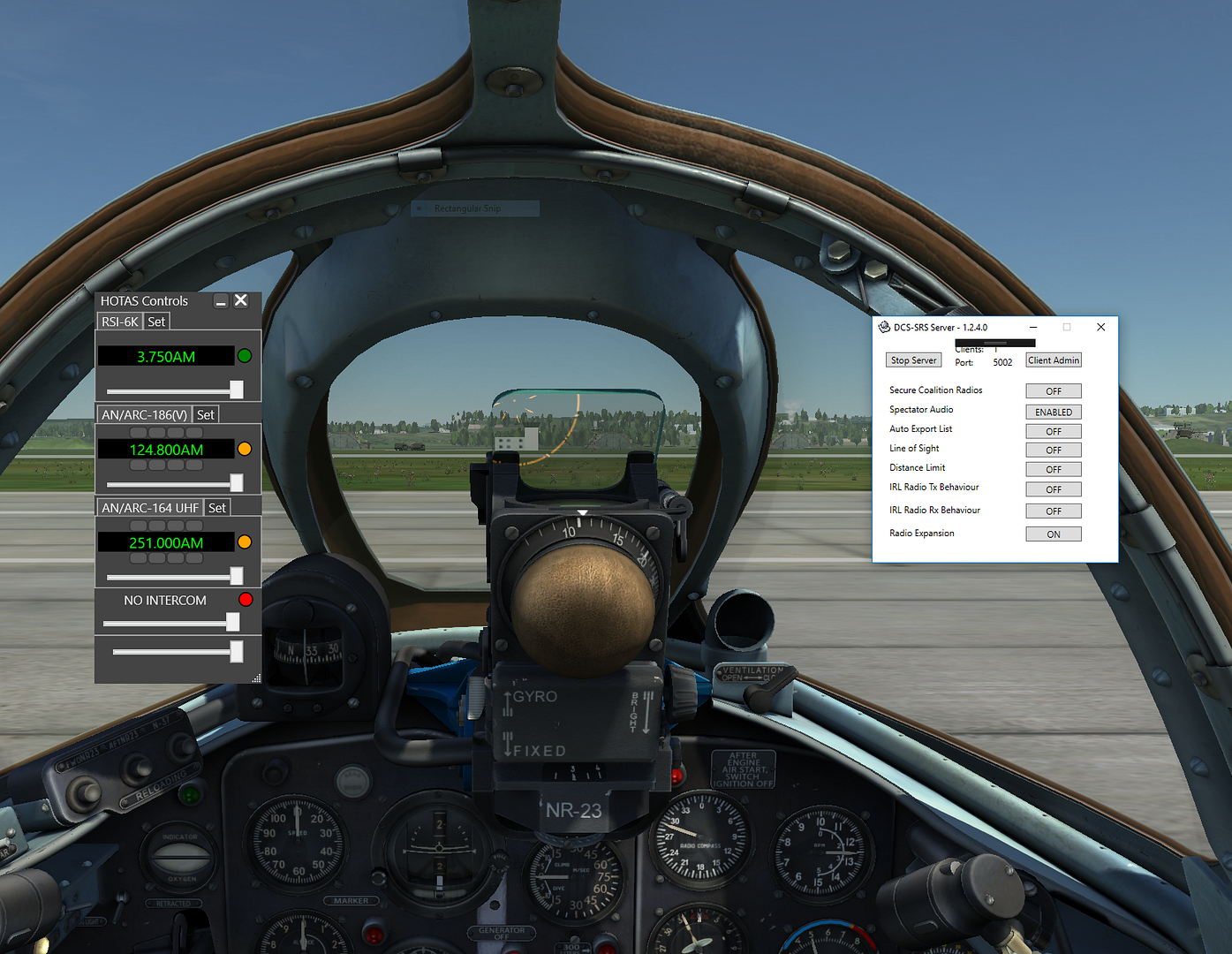Viewport: 1232px width, 954px height.
Task: Select the 124.800AM radio orange indicator
Action: pos(245,450)
